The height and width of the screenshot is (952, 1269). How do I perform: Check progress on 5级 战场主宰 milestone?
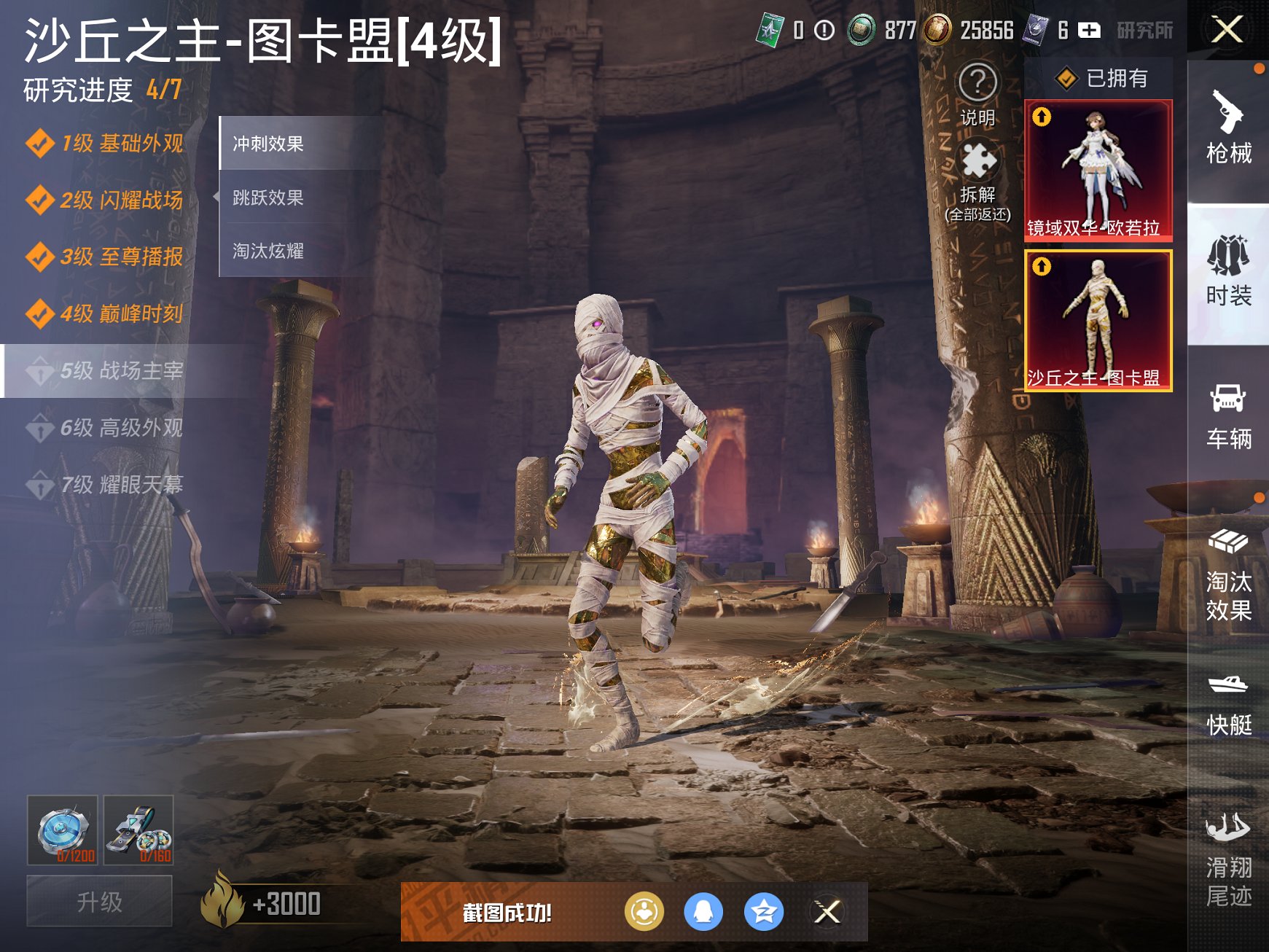pyautogui.click(x=109, y=371)
